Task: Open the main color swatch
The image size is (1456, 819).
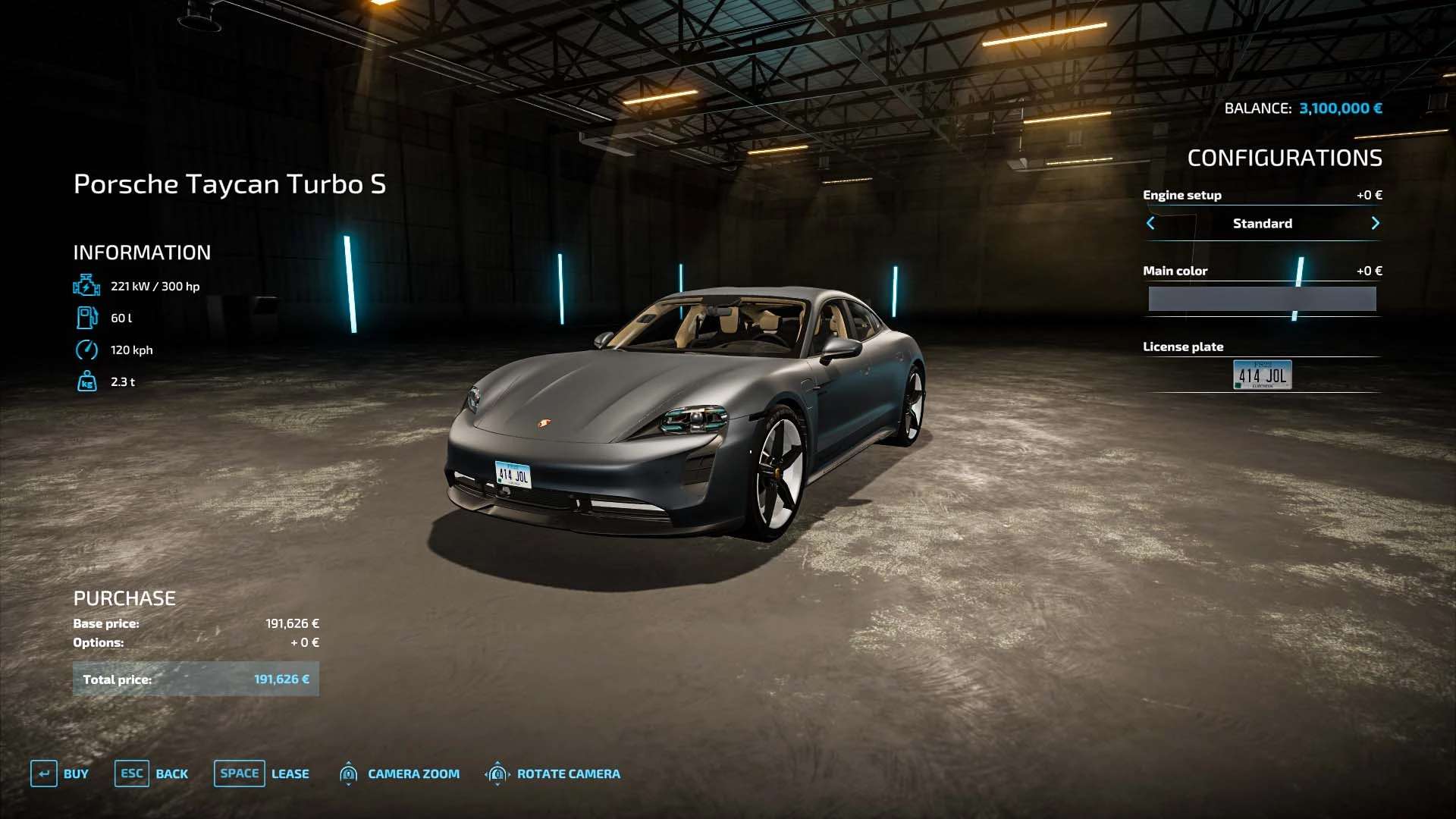Action: pos(1262,299)
